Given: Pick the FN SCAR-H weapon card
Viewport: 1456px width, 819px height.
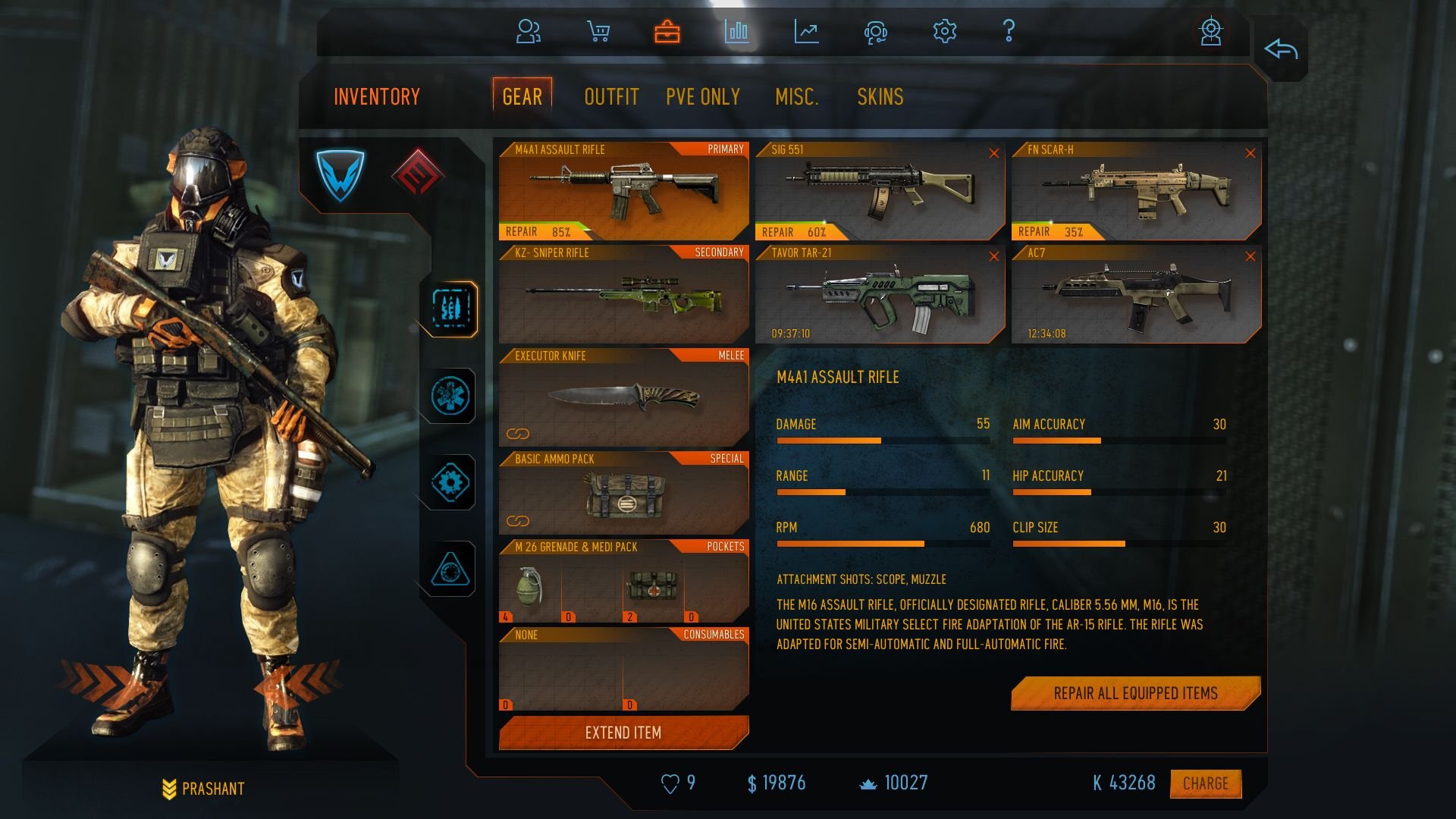Looking at the screenshot, I should point(1135,191).
